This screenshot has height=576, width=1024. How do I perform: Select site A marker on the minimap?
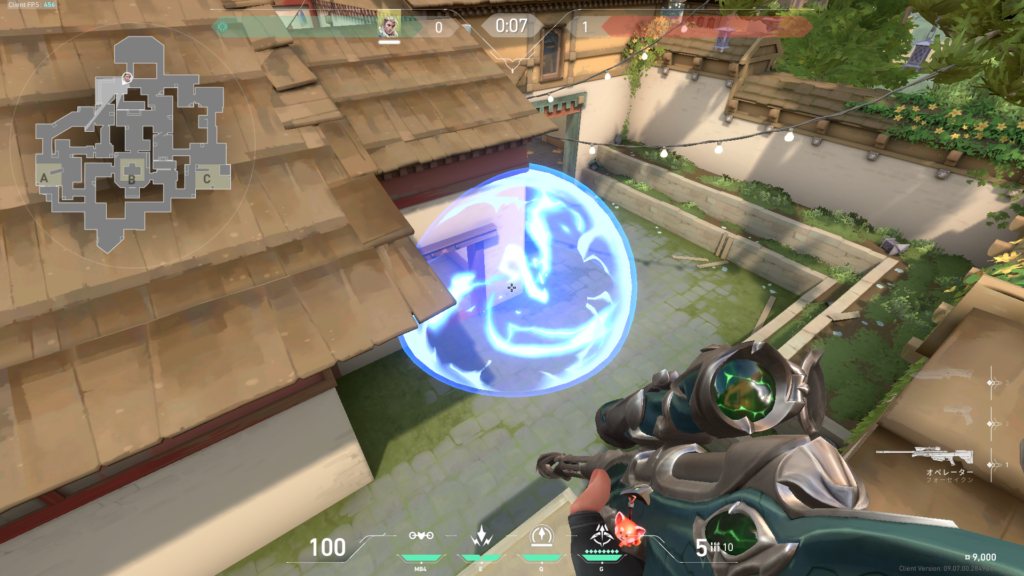(x=45, y=179)
